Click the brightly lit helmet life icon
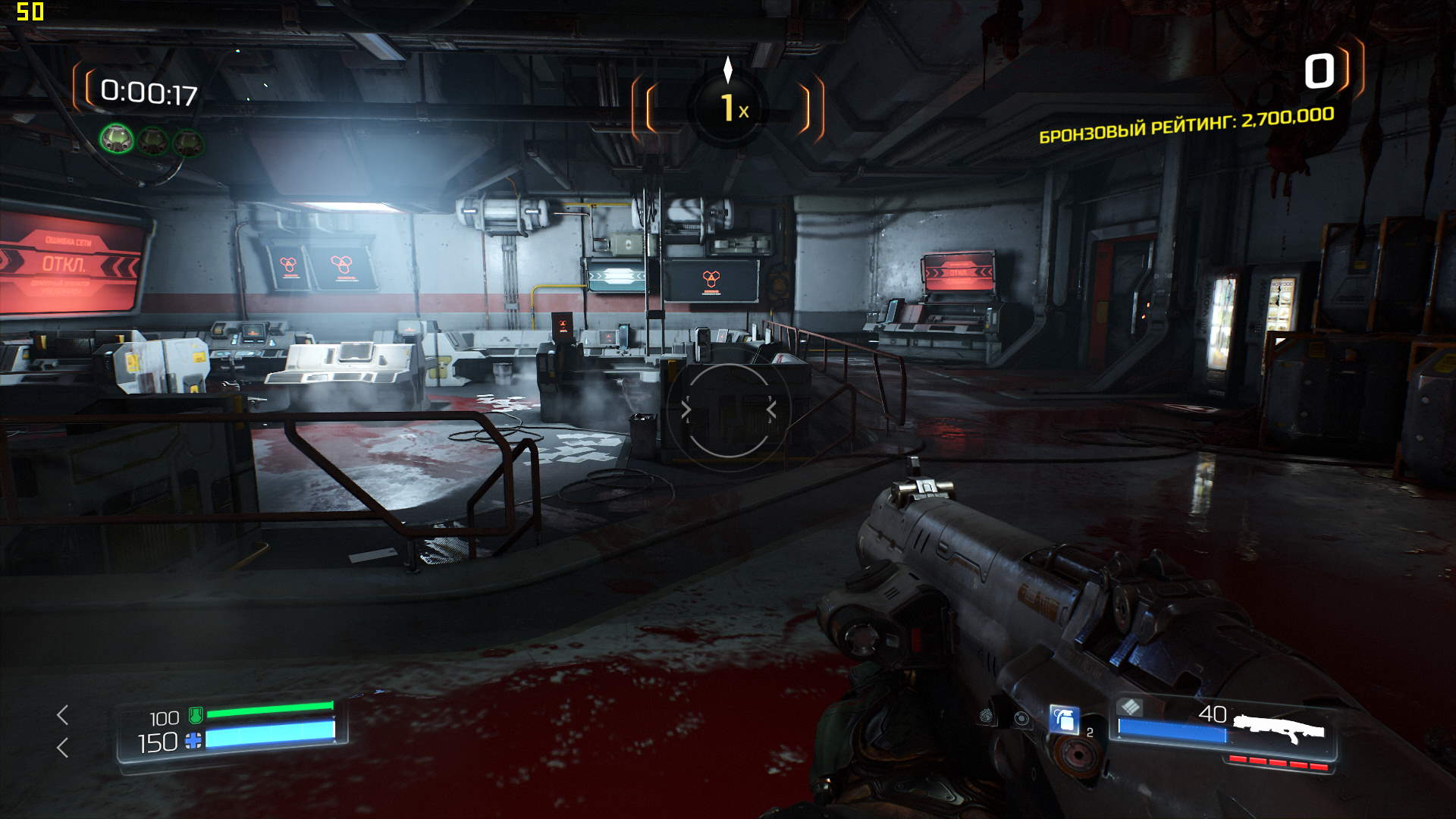The width and height of the screenshot is (1456, 819). tap(117, 140)
